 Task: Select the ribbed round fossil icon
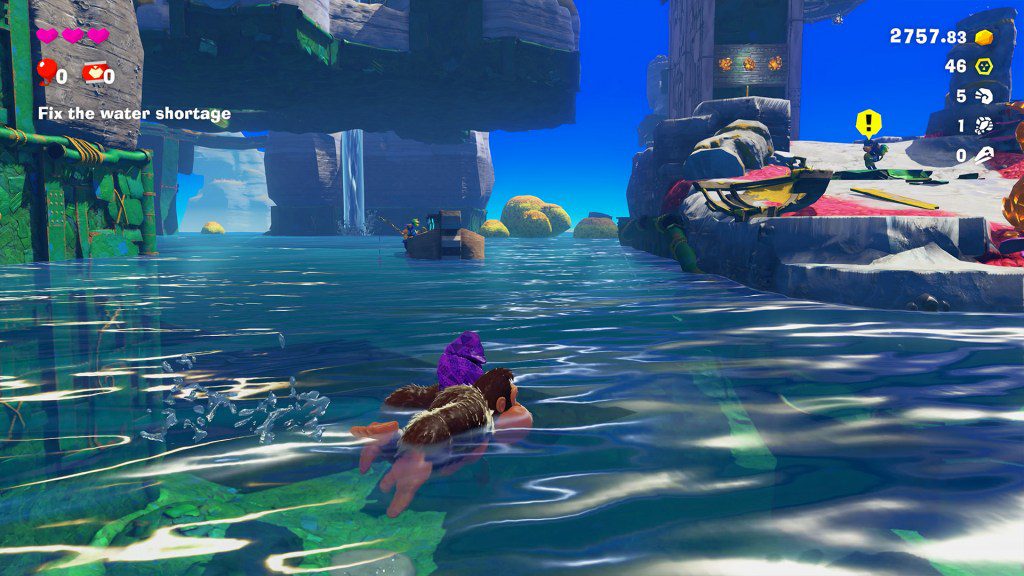click(x=984, y=126)
